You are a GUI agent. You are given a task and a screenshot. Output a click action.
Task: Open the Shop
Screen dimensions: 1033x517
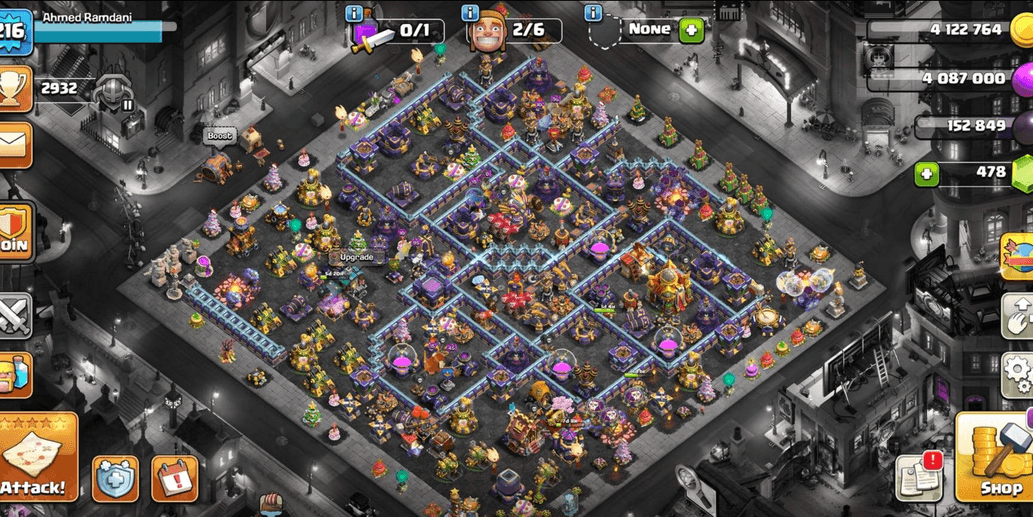tap(995, 457)
